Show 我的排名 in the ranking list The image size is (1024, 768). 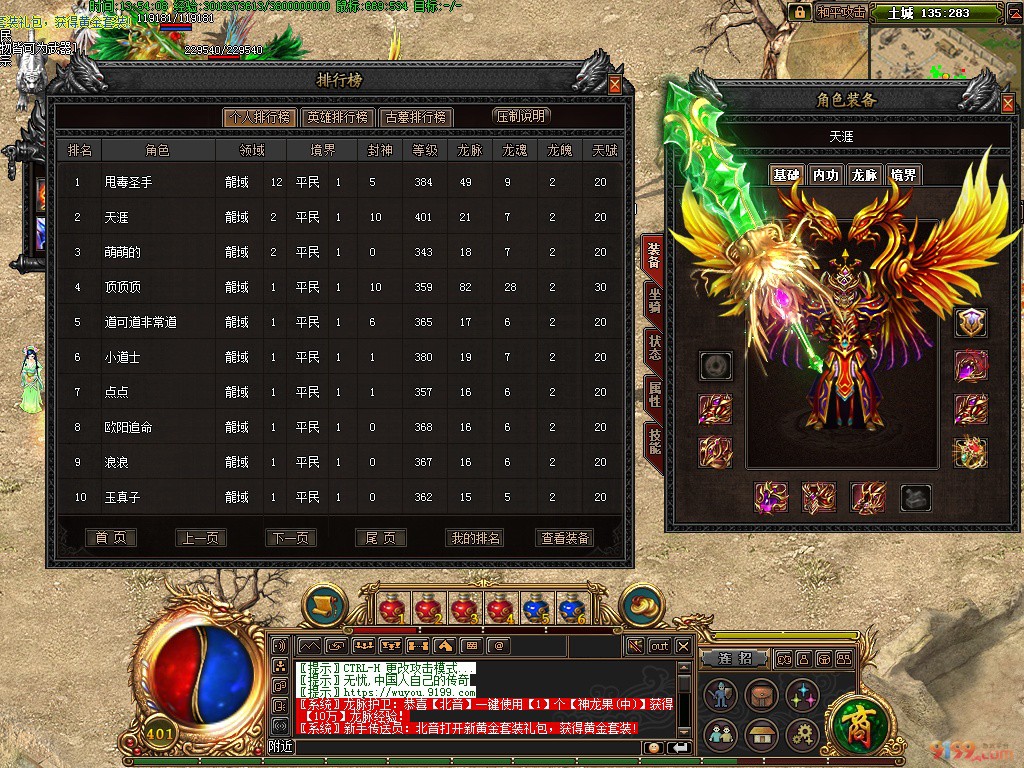coord(475,538)
